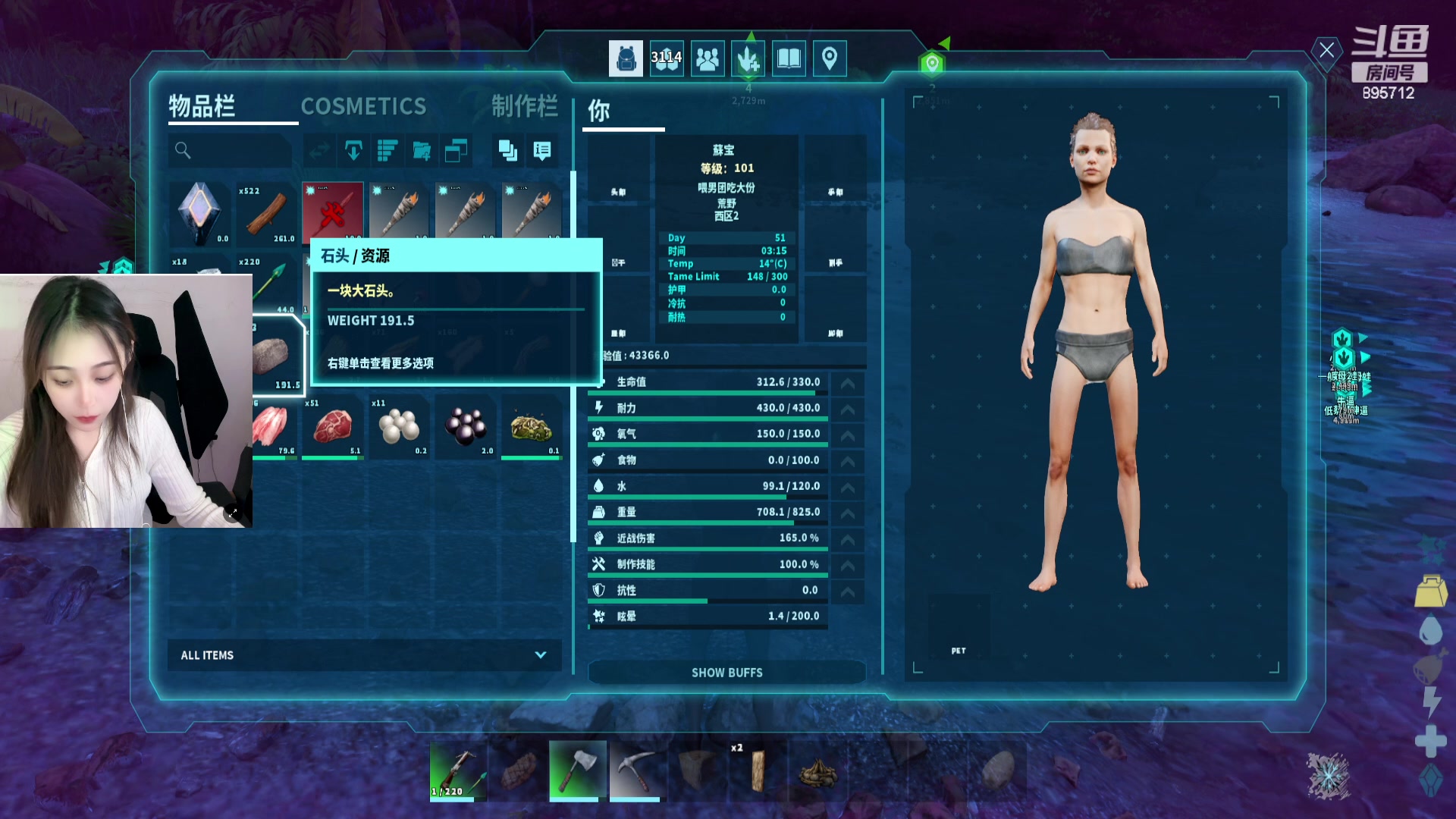
Task: Open the 制作栏 crafting tab
Action: coord(524,107)
